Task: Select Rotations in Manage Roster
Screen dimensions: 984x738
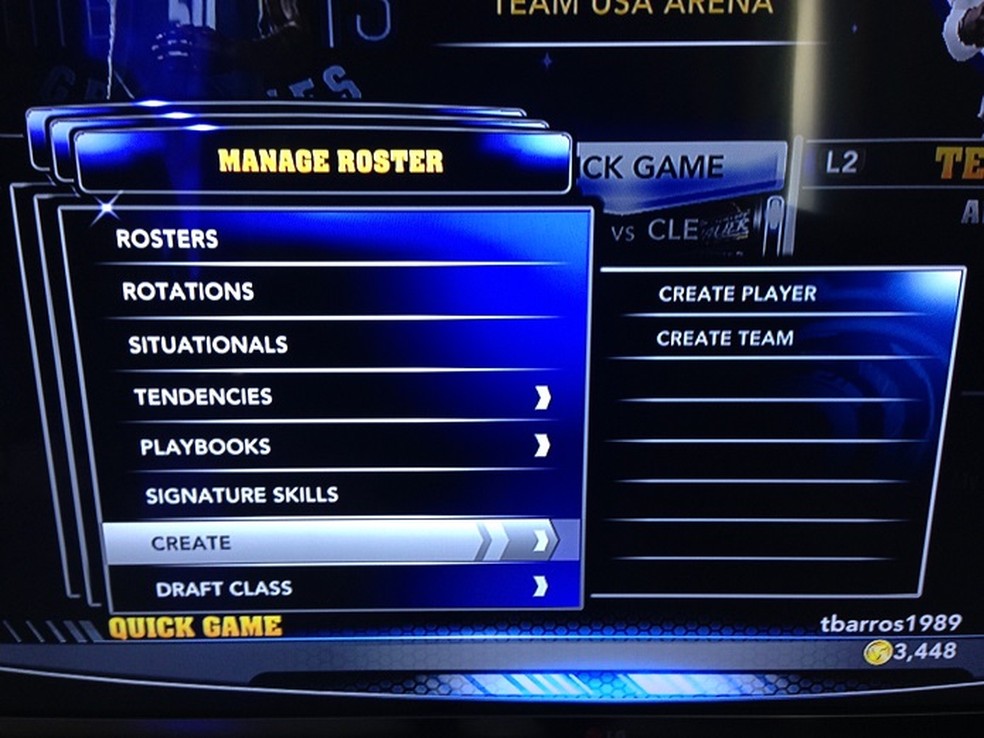Action: 188,291
